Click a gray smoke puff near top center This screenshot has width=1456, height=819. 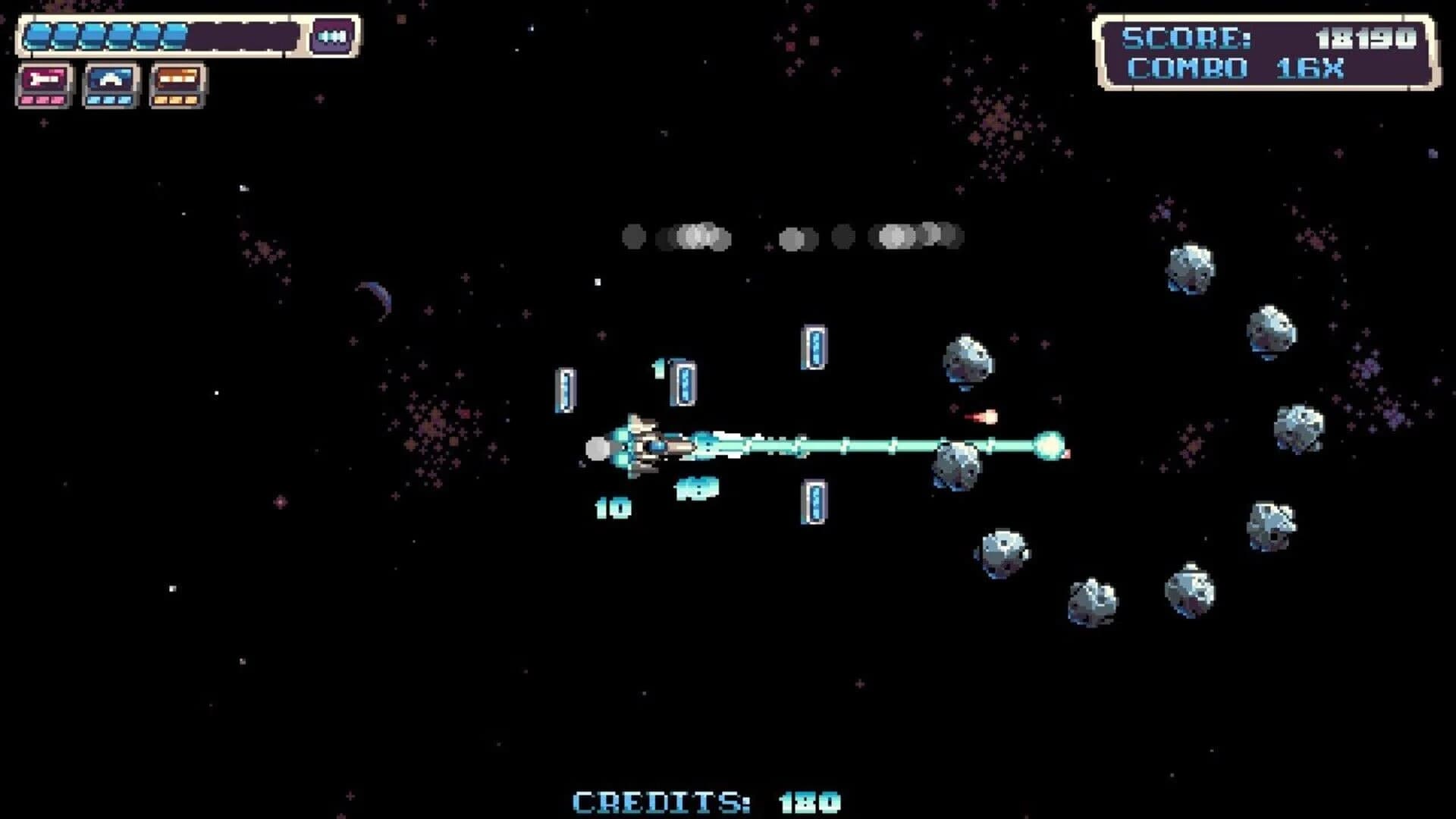(694, 235)
